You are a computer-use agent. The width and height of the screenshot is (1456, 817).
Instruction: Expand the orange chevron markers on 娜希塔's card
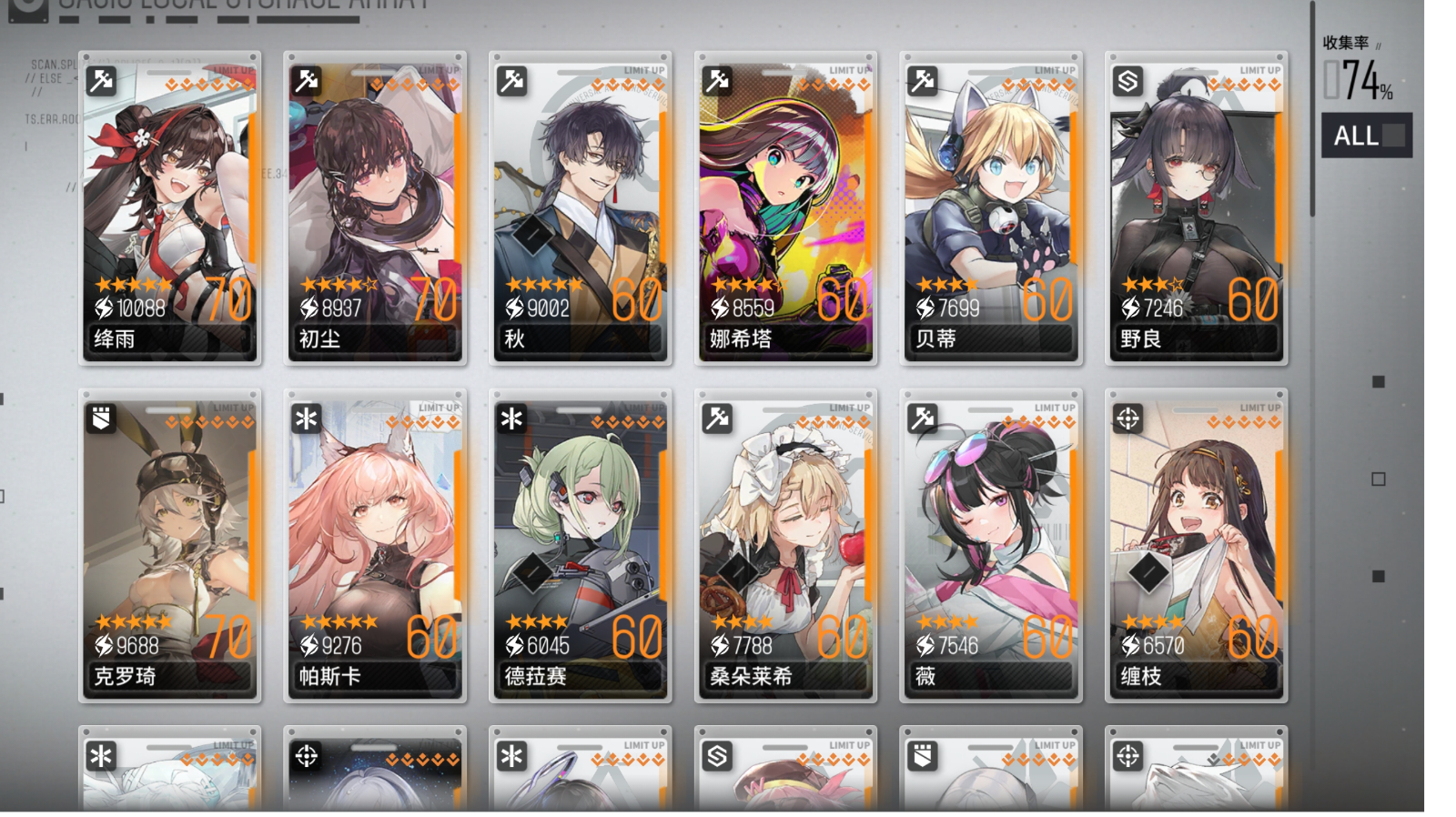click(x=834, y=82)
